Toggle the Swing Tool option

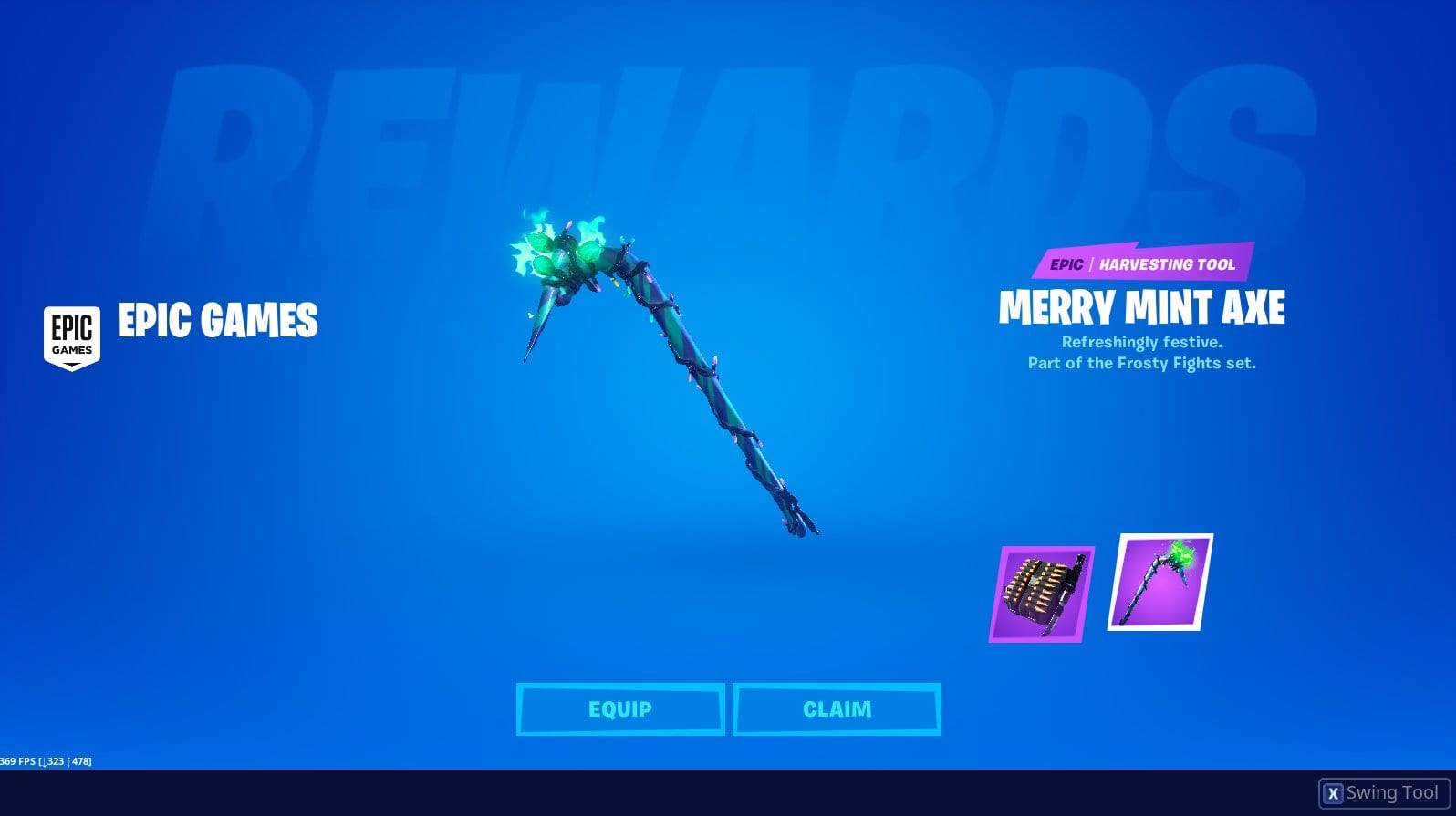click(1379, 791)
